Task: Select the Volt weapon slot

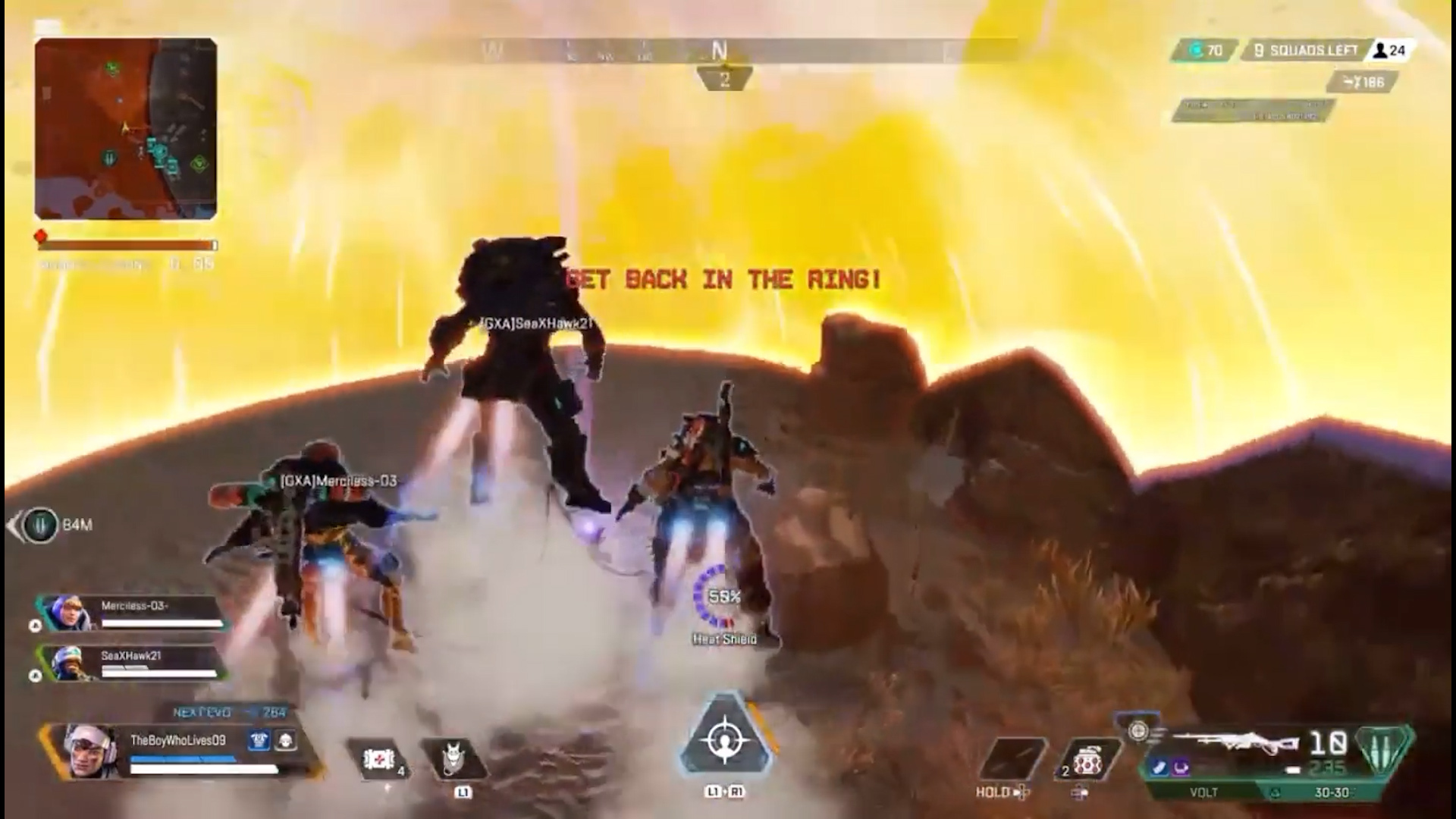Action: coord(1203,792)
